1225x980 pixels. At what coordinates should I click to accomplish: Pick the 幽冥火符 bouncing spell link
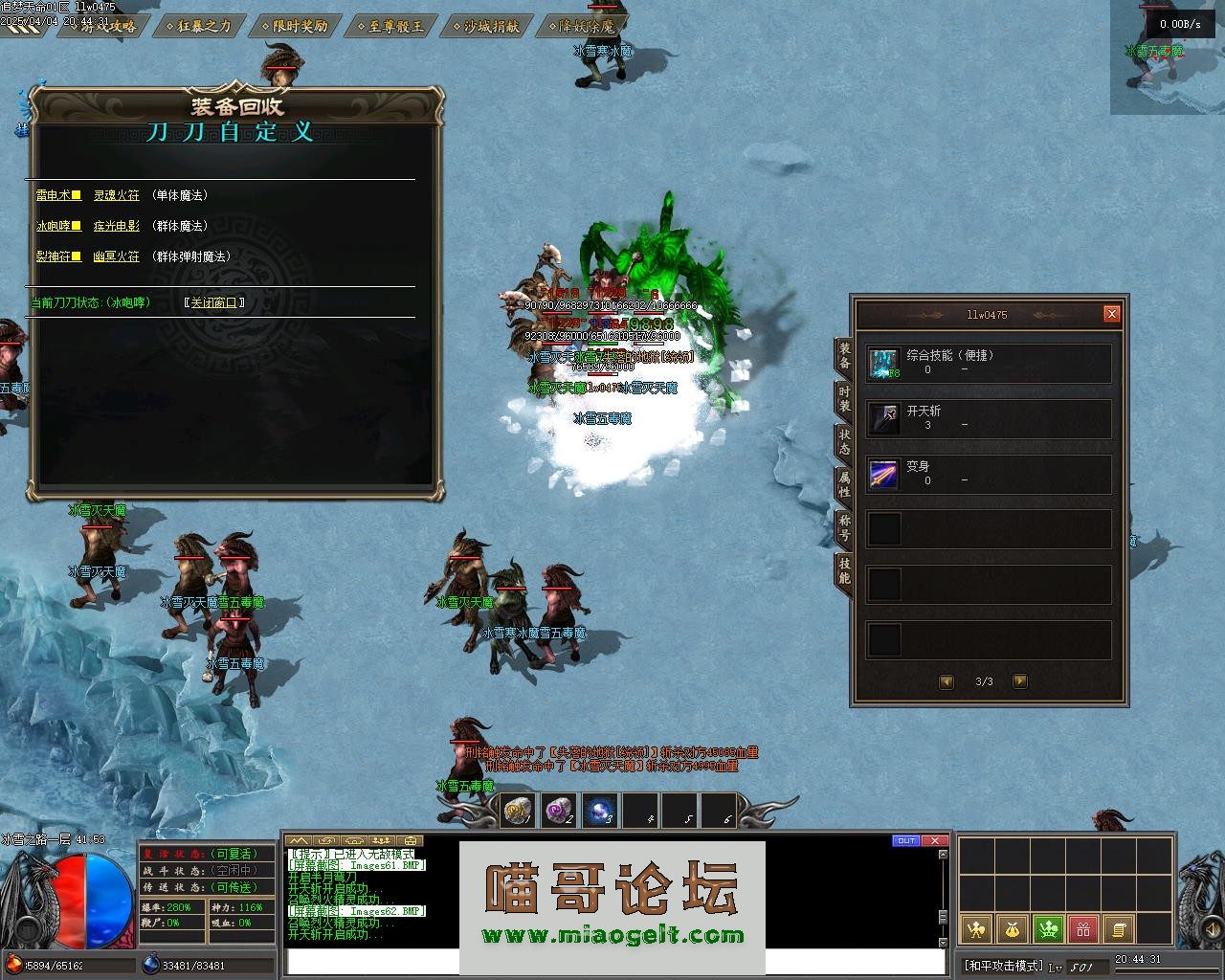tap(116, 256)
